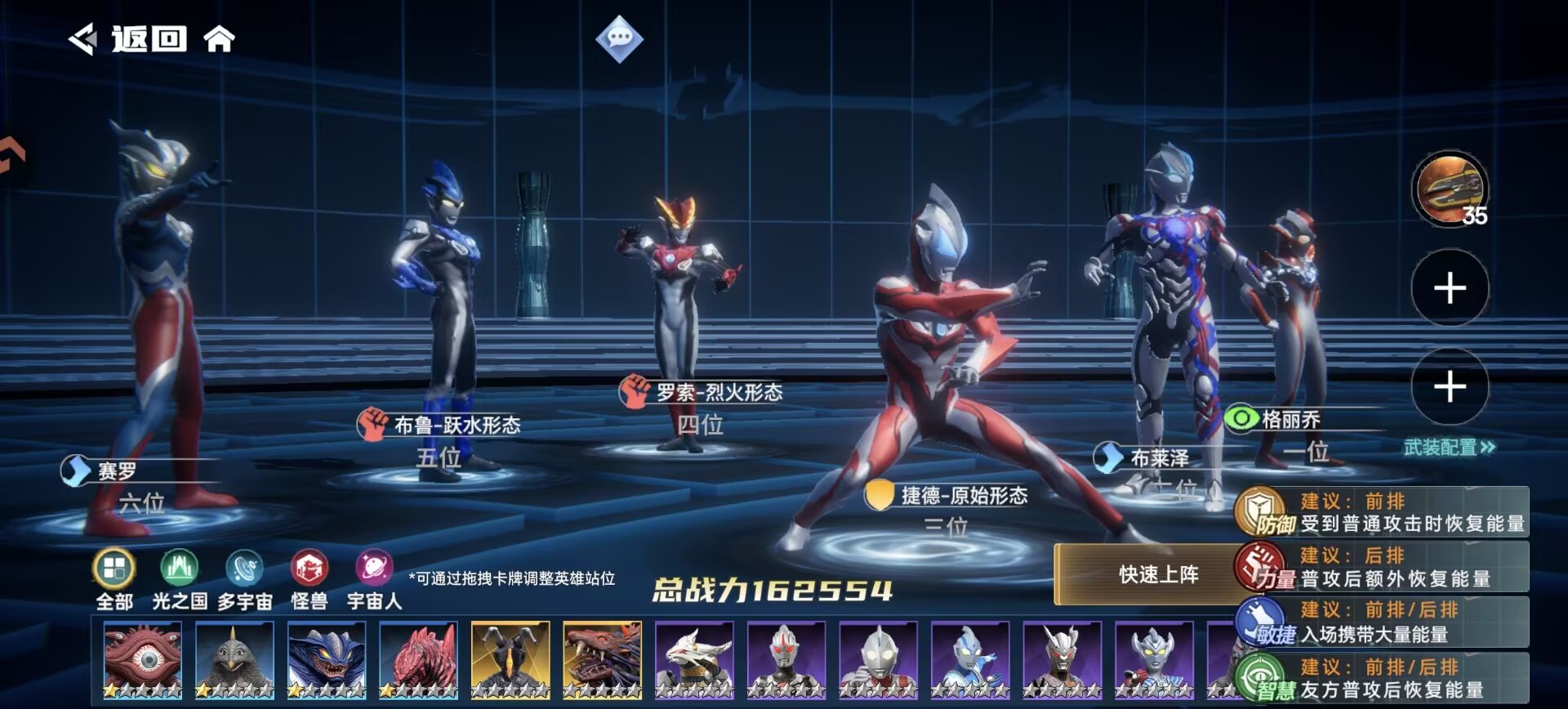Screen dimensions: 1568x709
Task: Return to the home screen via house icon
Action: (x=219, y=38)
